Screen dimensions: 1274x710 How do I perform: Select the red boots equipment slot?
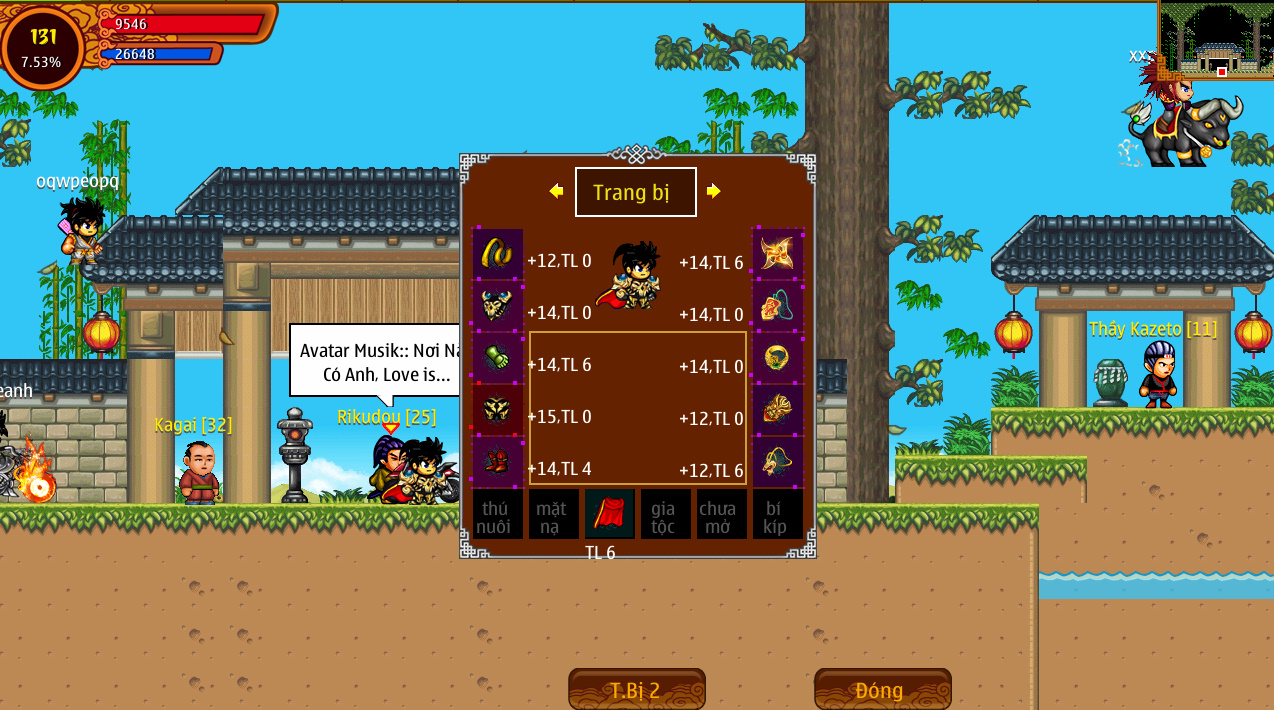pos(497,461)
